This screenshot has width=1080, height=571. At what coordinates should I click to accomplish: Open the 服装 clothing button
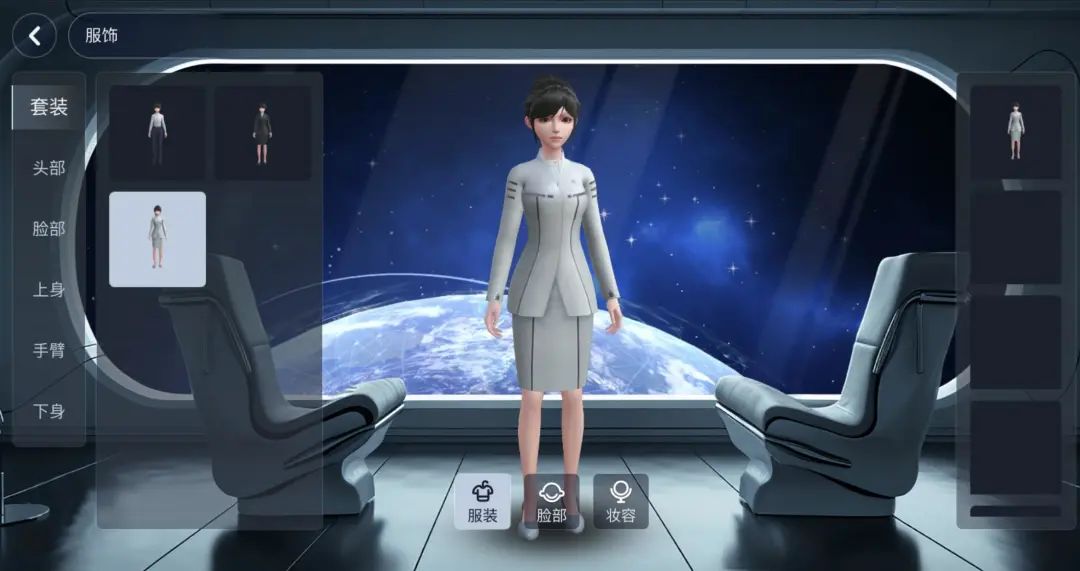click(x=482, y=501)
